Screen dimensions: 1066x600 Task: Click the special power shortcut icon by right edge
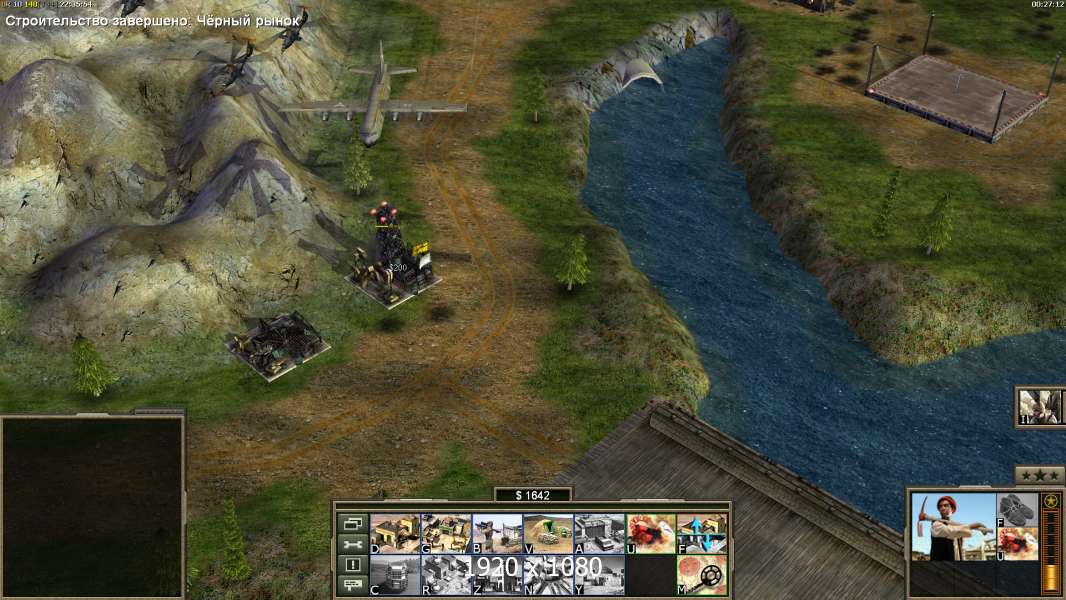click(1041, 407)
